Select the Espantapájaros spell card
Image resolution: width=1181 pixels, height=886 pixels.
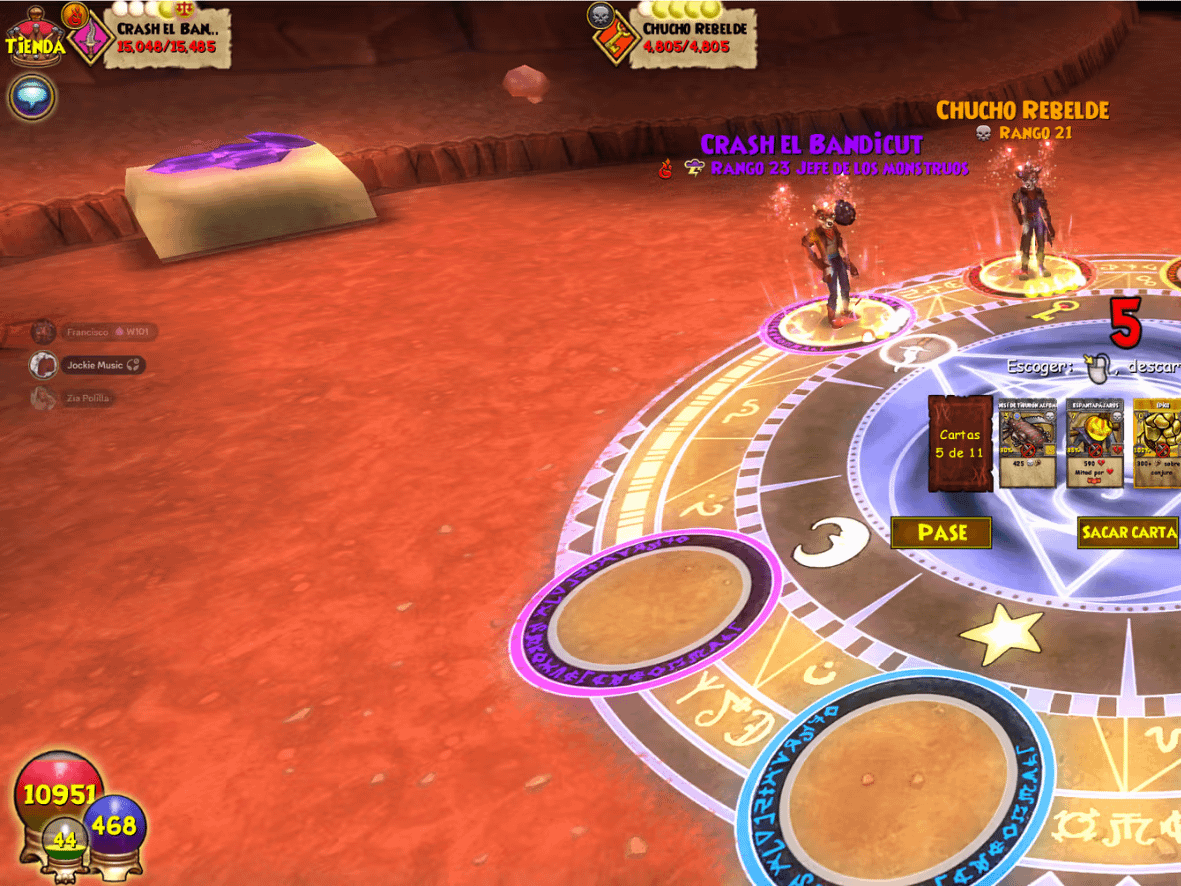tap(1094, 443)
